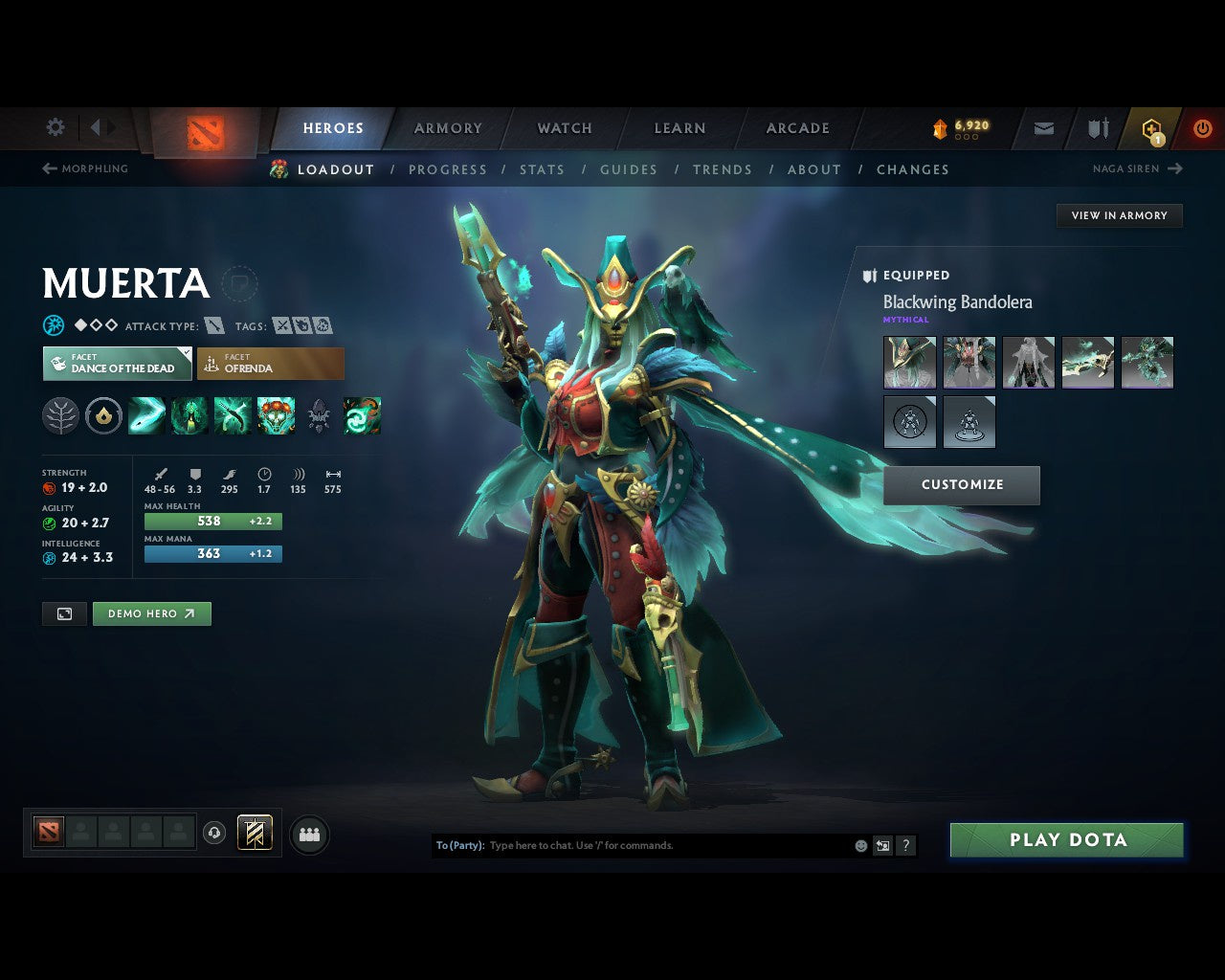Open the Dead Shot ability icon
The width and height of the screenshot is (1225, 980).
[145, 414]
